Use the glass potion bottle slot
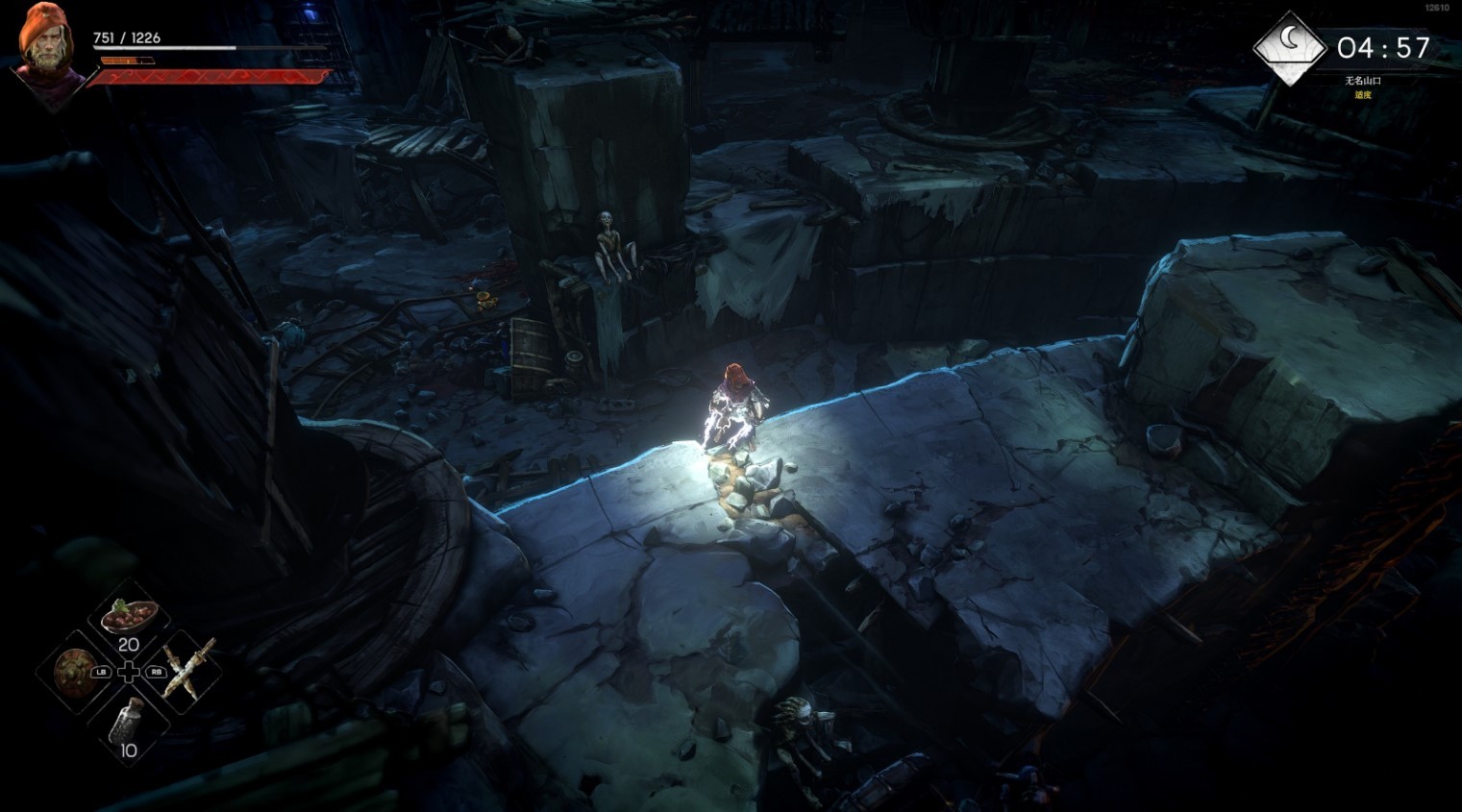Screen dimensions: 1462x812 [x=128, y=723]
